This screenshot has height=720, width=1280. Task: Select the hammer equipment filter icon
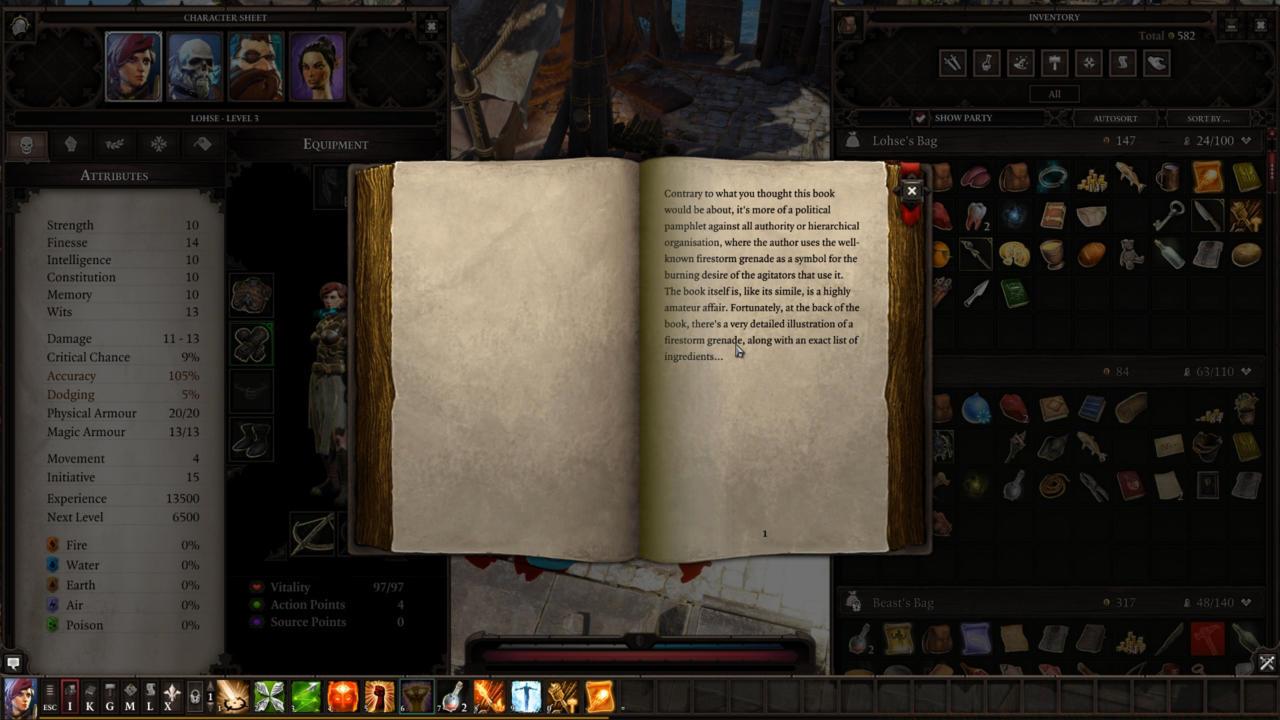(x=1054, y=63)
